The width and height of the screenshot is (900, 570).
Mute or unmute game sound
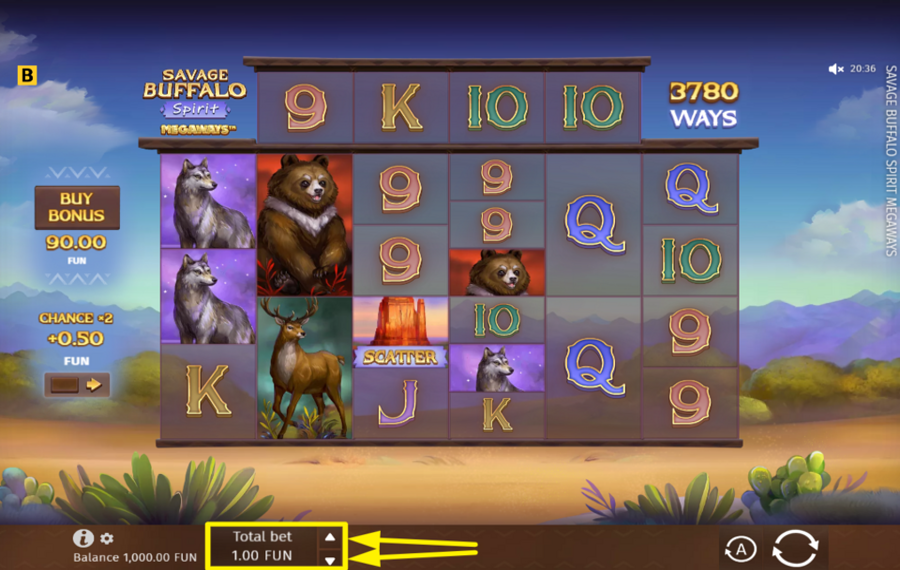[836, 69]
